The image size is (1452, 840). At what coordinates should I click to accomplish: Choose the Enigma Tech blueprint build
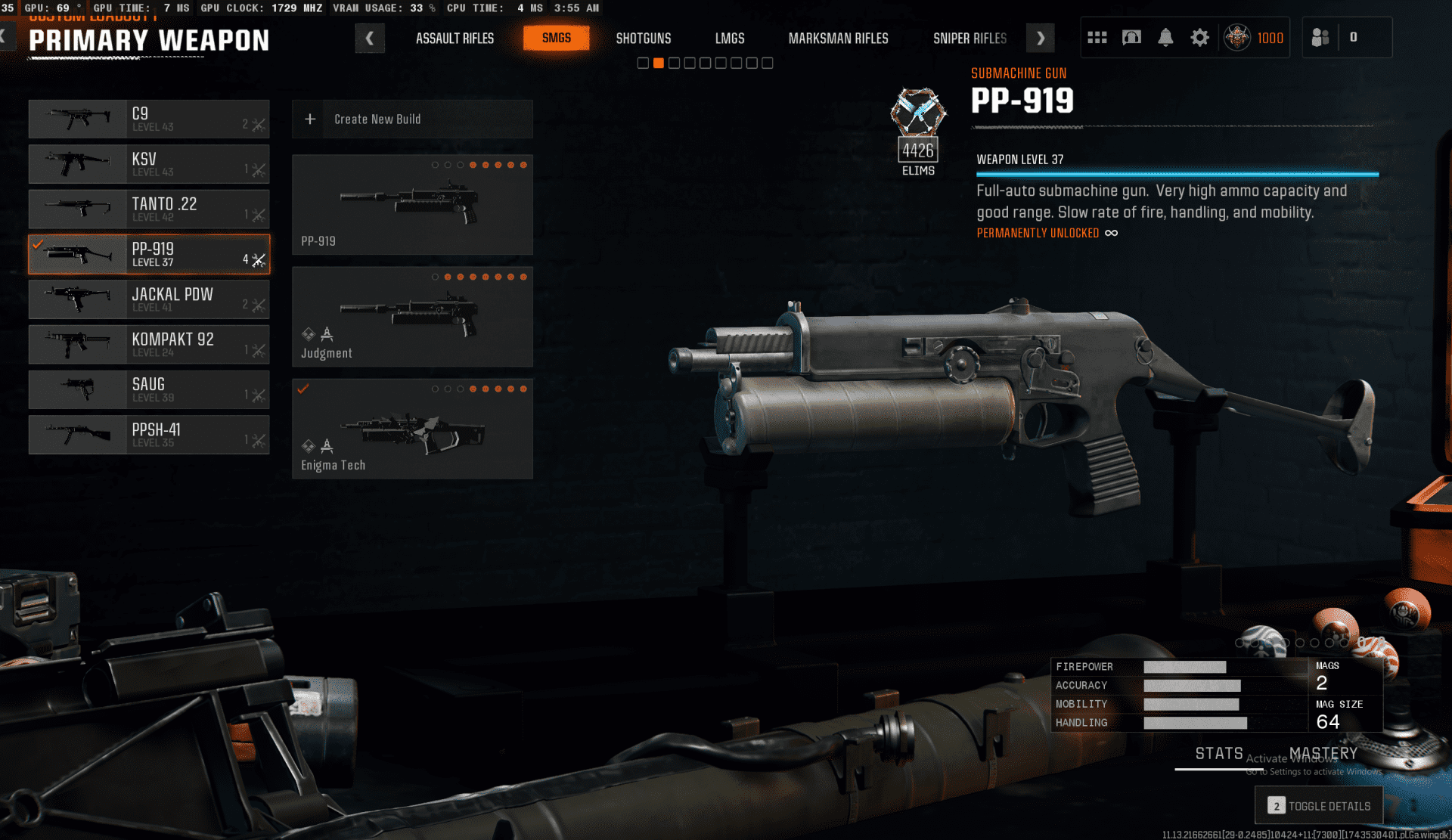tap(412, 429)
